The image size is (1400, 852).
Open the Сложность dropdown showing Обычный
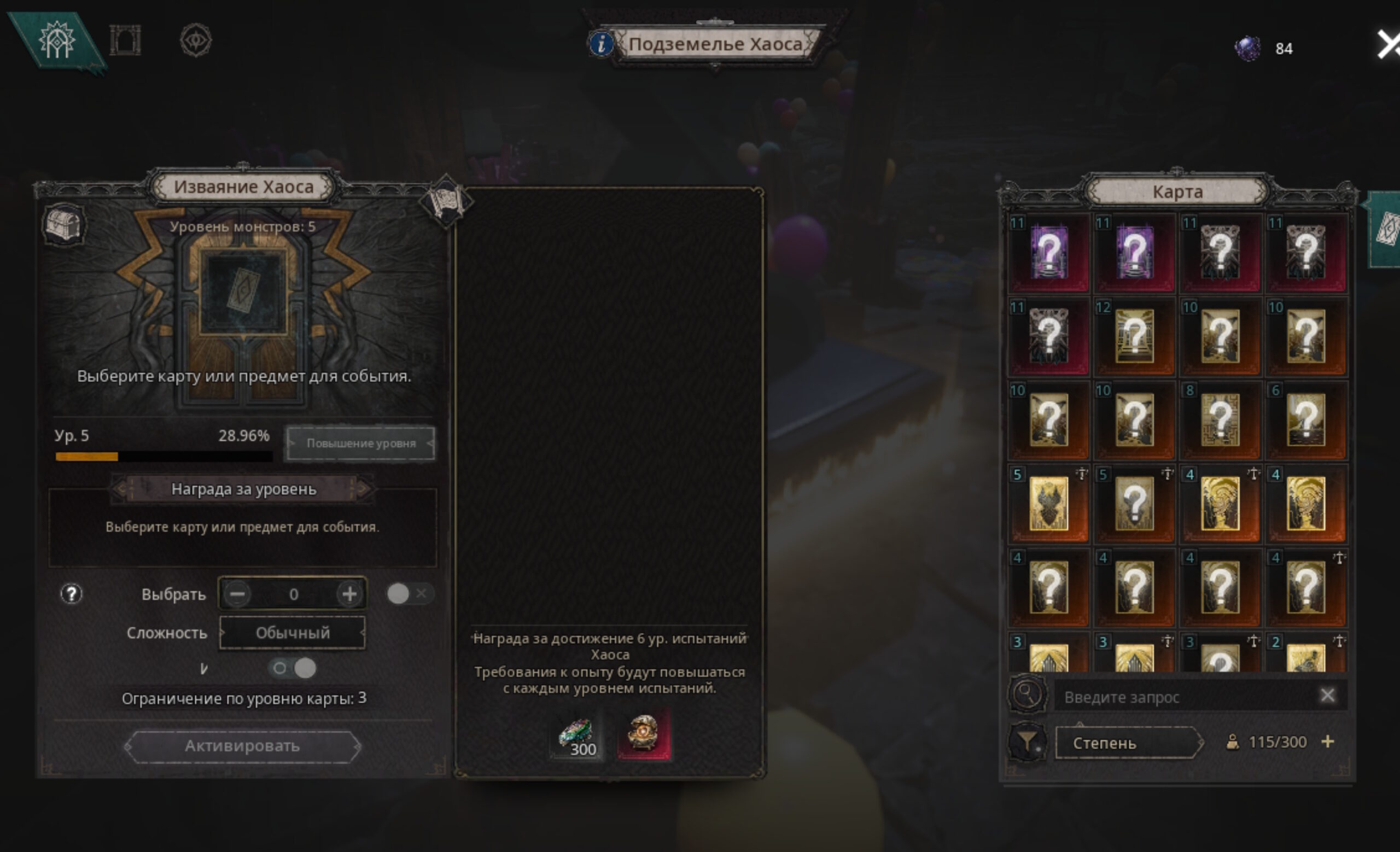tap(292, 633)
